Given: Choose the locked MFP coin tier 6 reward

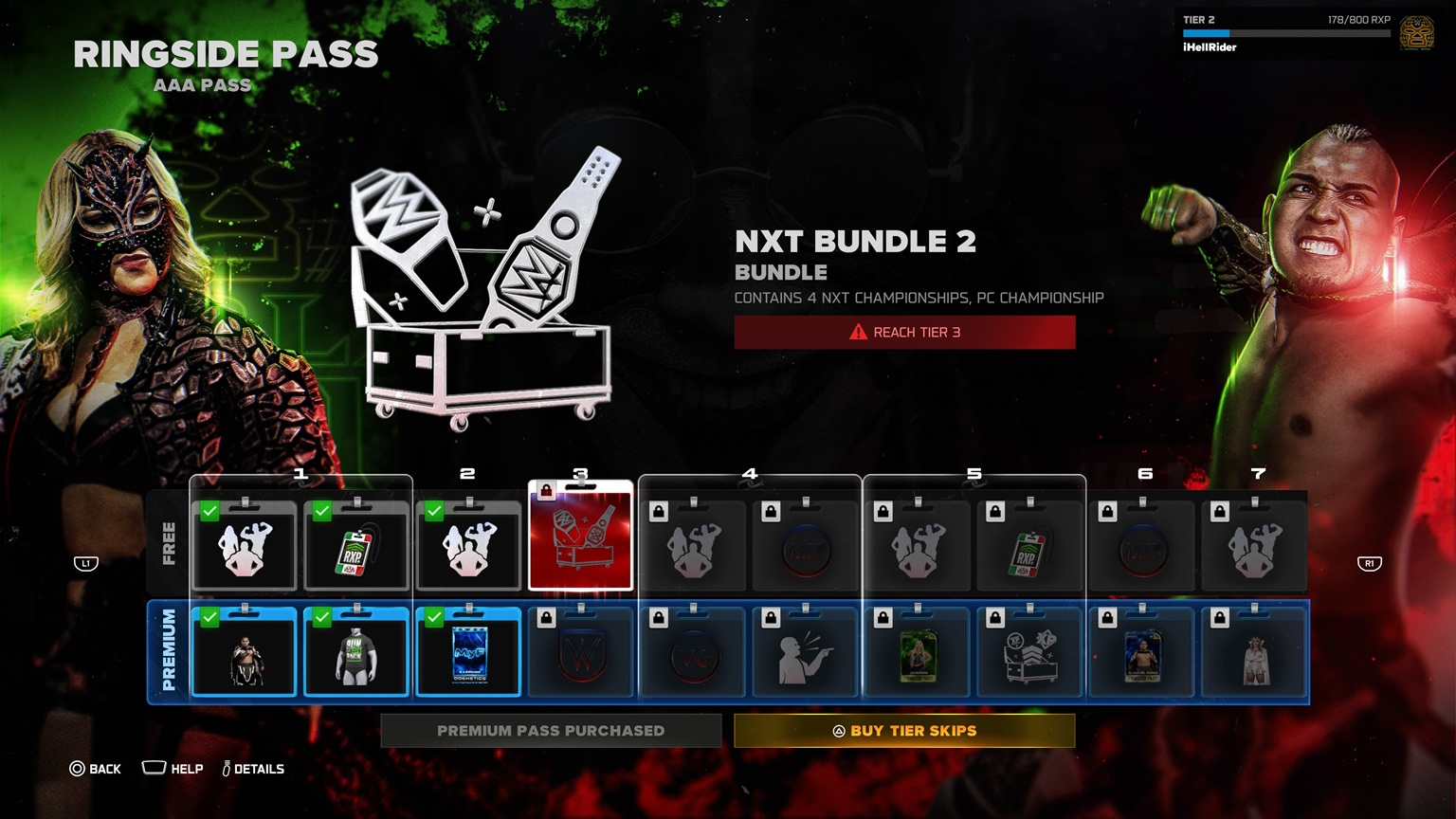Looking at the screenshot, I should [x=1141, y=547].
